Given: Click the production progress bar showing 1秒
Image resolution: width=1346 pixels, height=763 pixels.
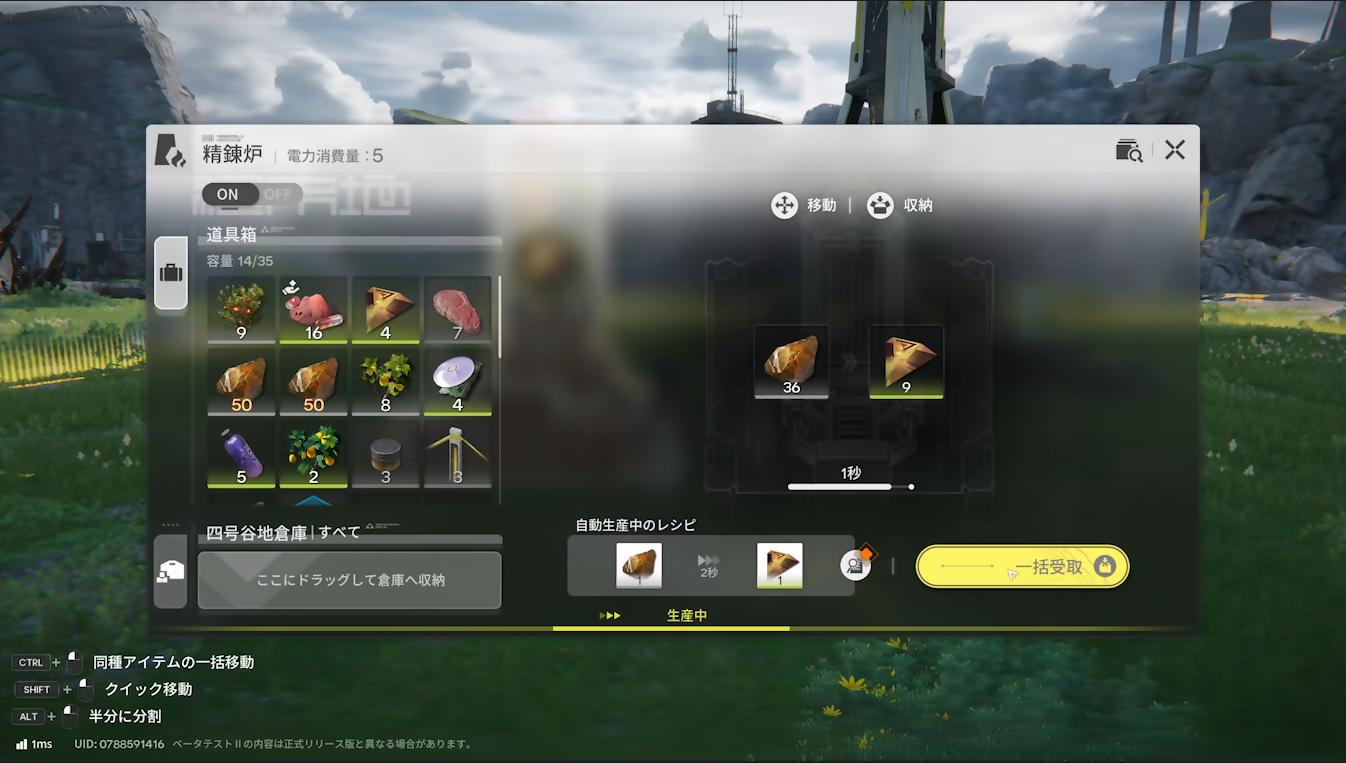Looking at the screenshot, I should point(850,486).
